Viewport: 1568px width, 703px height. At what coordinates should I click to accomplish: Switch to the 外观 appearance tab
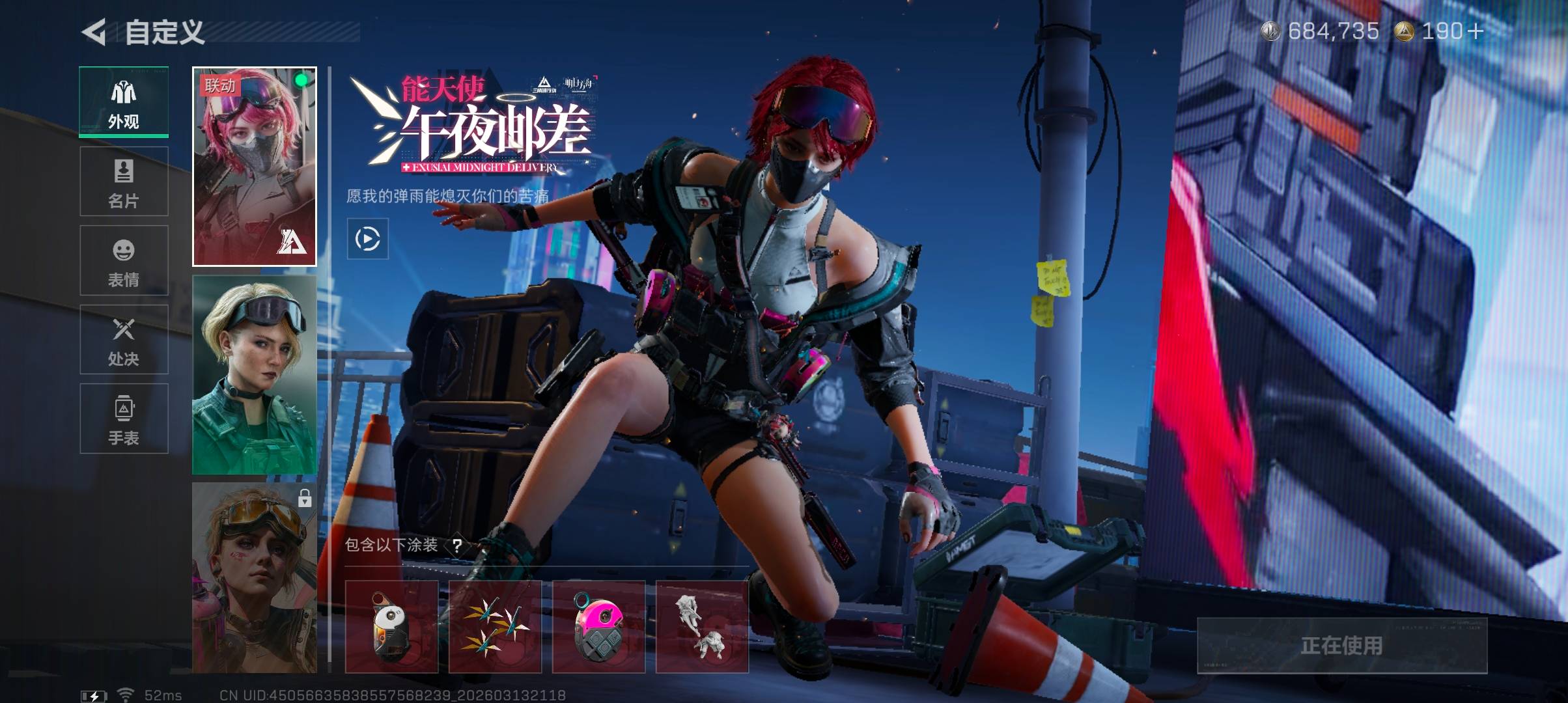tap(124, 102)
